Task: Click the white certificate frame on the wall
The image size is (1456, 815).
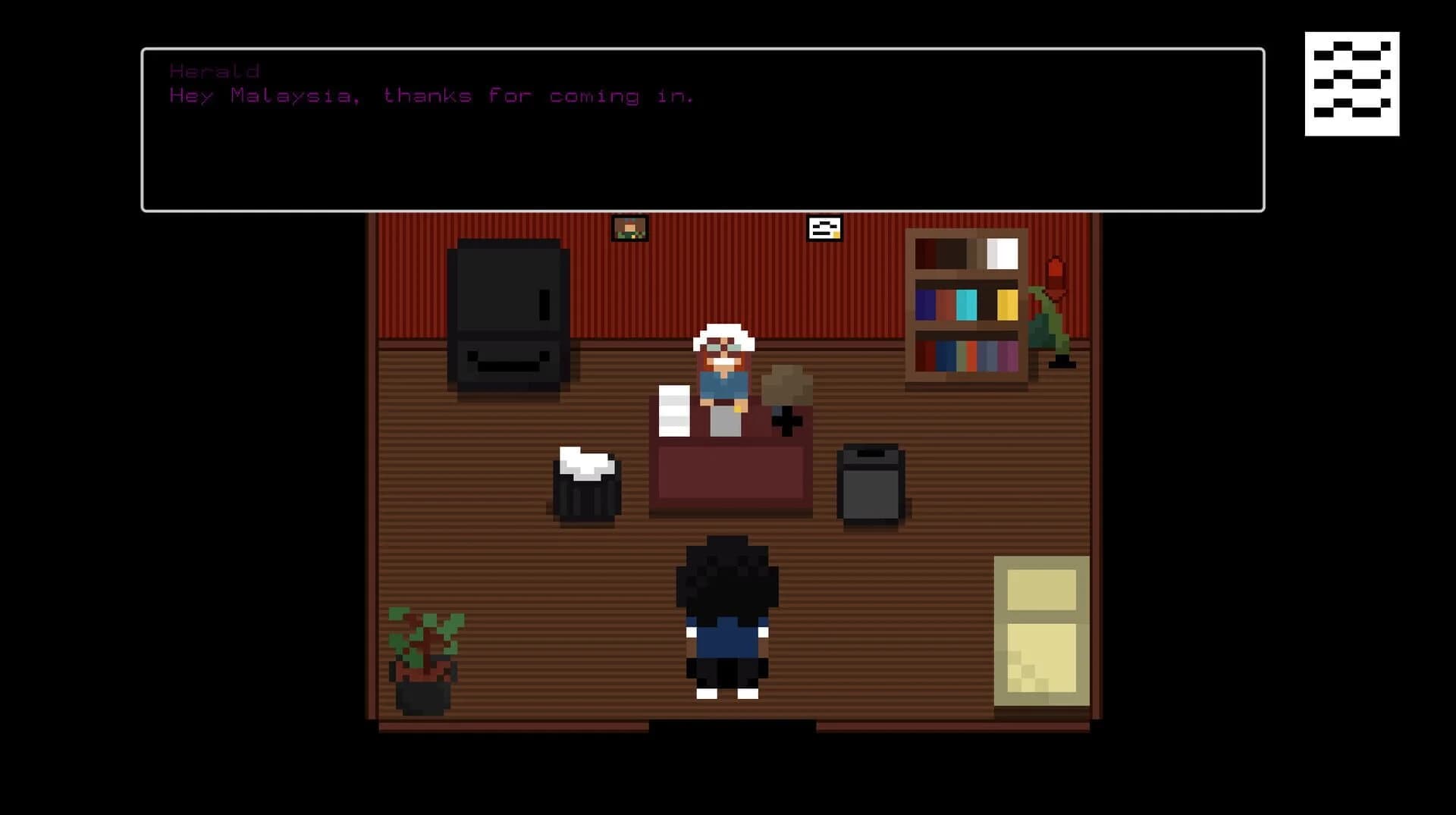Action: [x=824, y=229]
